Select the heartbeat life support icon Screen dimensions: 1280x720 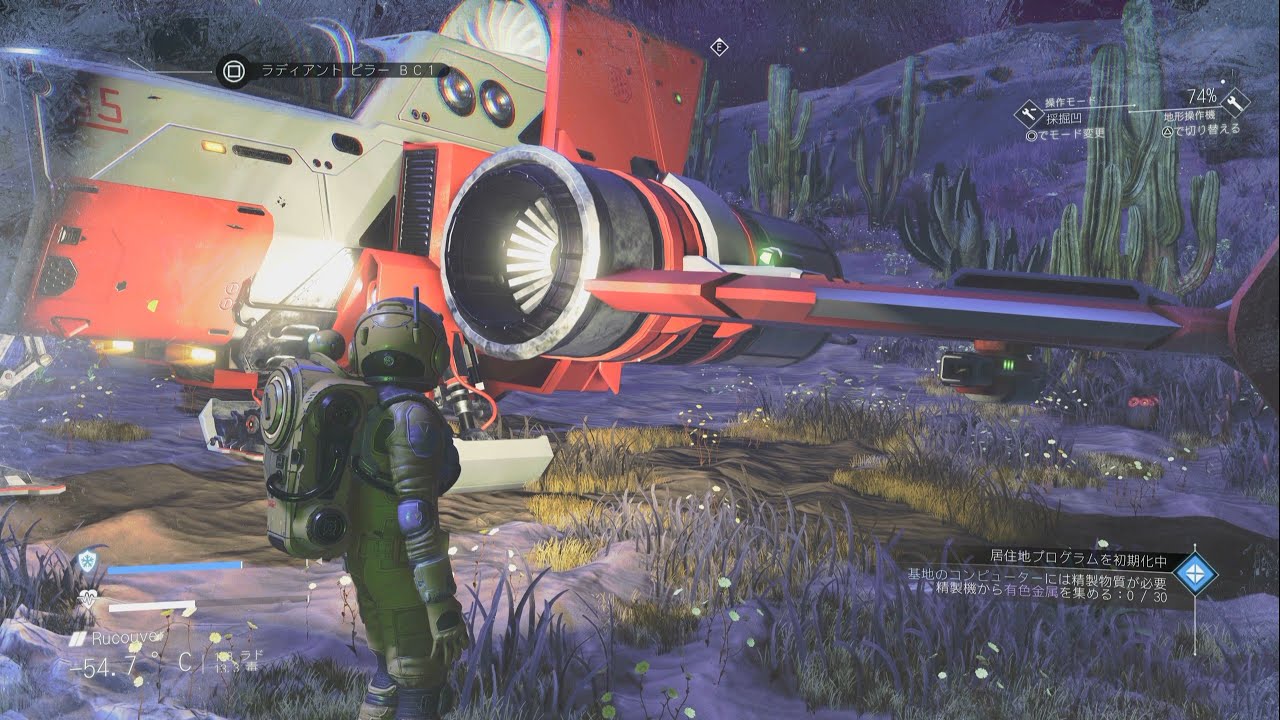point(89,597)
